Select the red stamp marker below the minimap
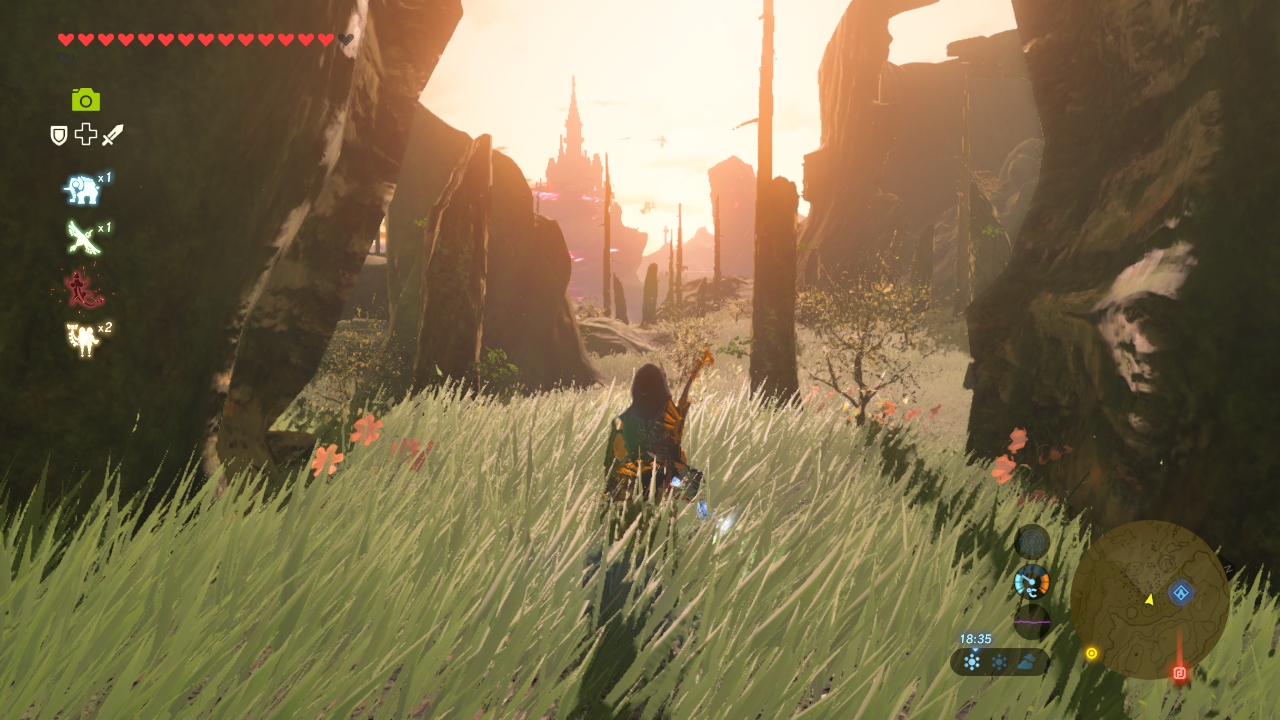1280x720 pixels. pos(1180,672)
